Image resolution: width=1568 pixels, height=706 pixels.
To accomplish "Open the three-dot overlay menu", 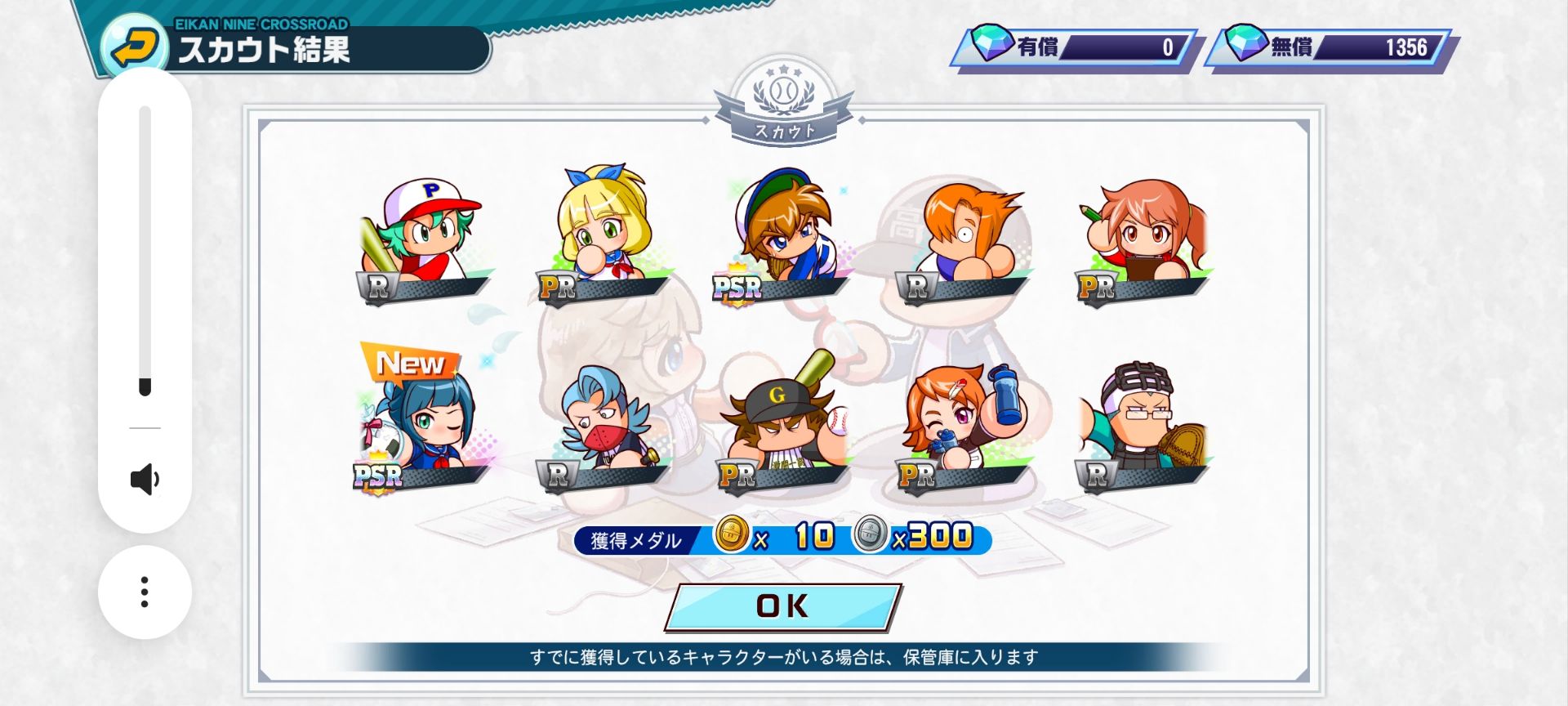I will [x=145, y=592].
